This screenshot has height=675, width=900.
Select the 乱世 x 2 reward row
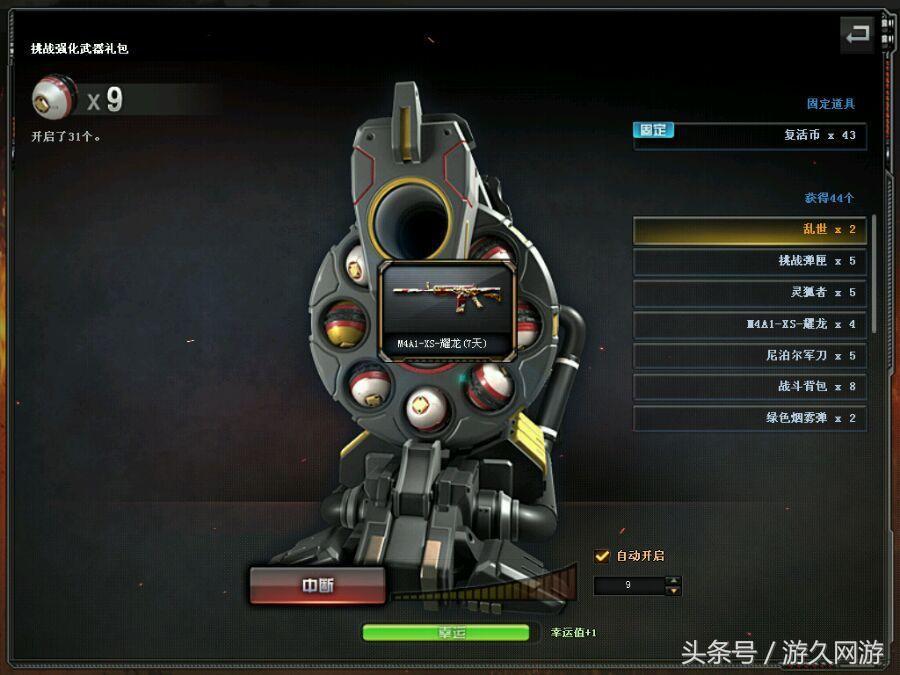pos(749,230)
